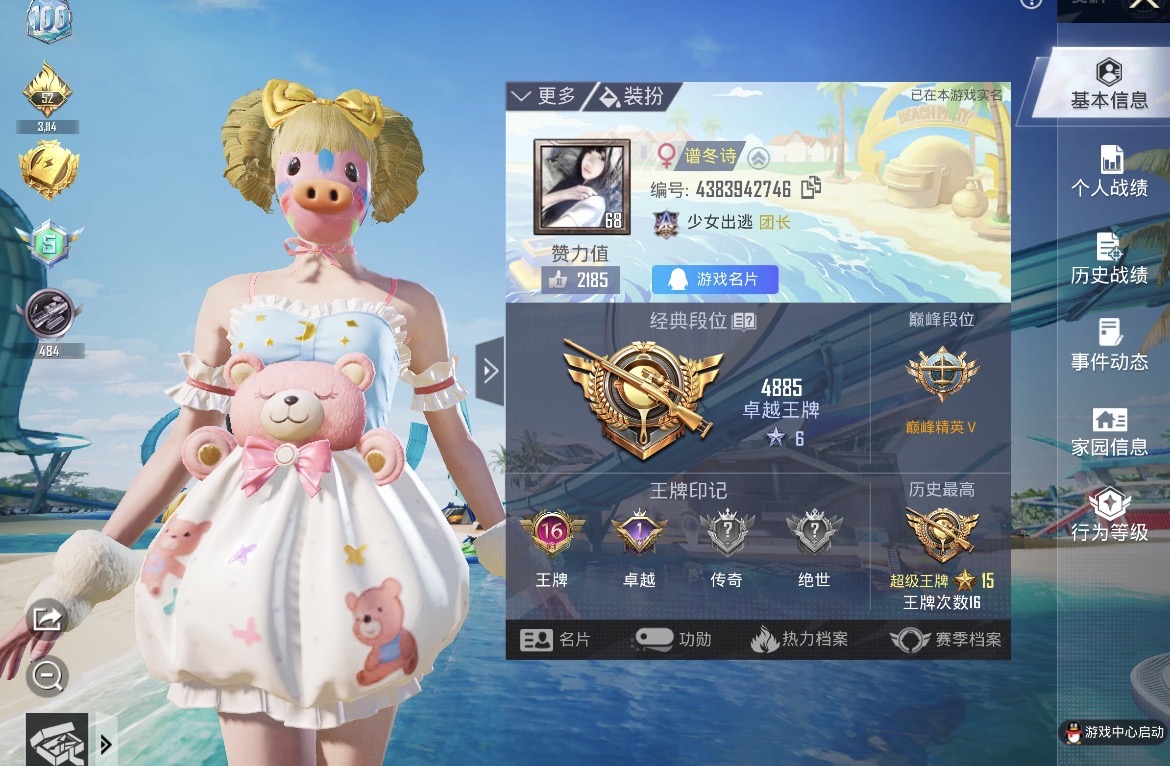The height and width of the screenshot is (766, 1170).
Task: Select the 事件动态 tab
Action: point(1109,346)
